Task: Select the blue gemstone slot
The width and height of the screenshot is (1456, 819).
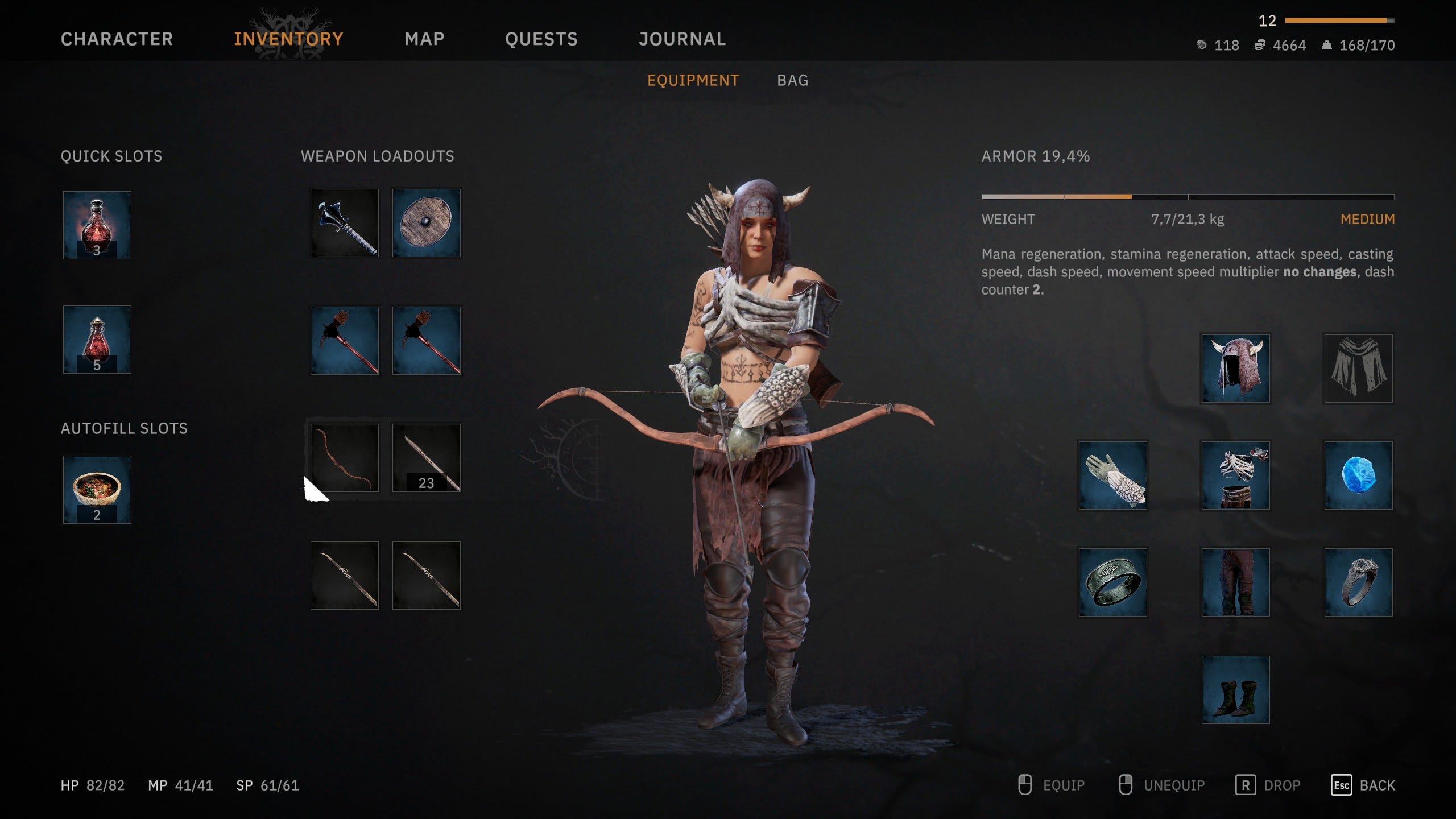Action: [x=1358, y=475]
